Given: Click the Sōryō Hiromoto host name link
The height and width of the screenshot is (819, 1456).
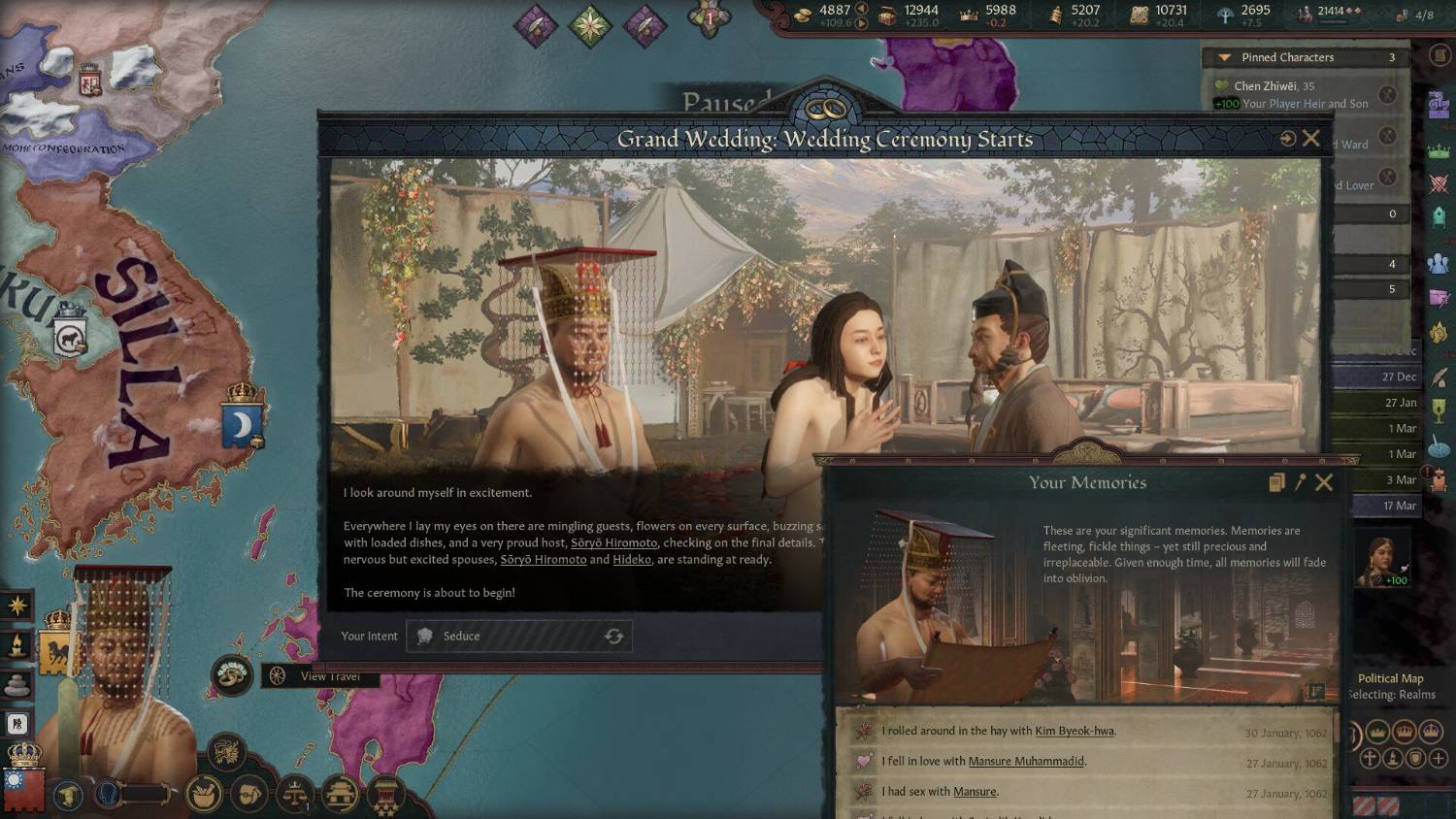Looking at the screenshot, I should click(x=613, y=543).
